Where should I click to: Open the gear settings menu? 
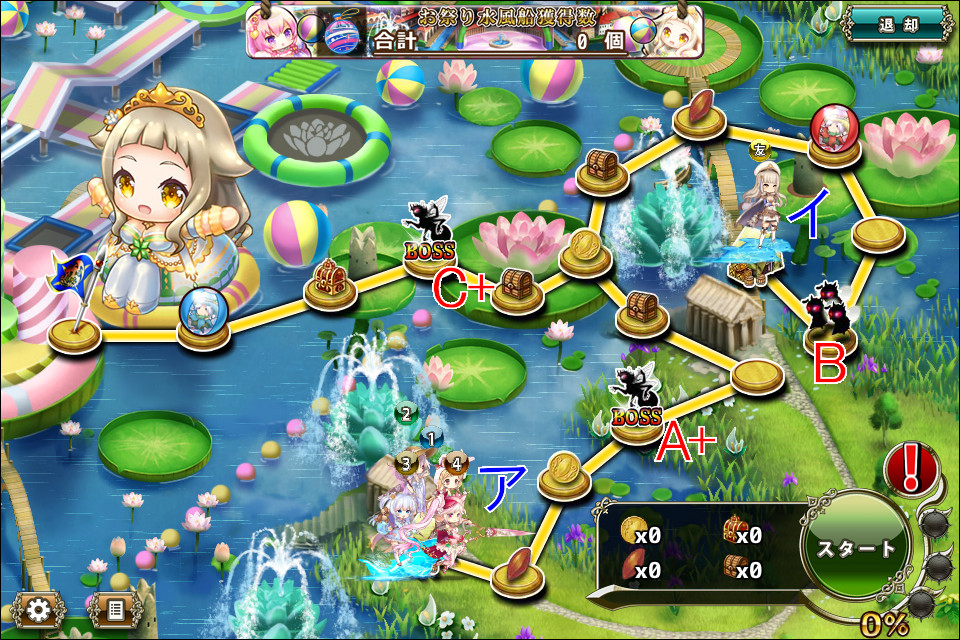[39, 608]
